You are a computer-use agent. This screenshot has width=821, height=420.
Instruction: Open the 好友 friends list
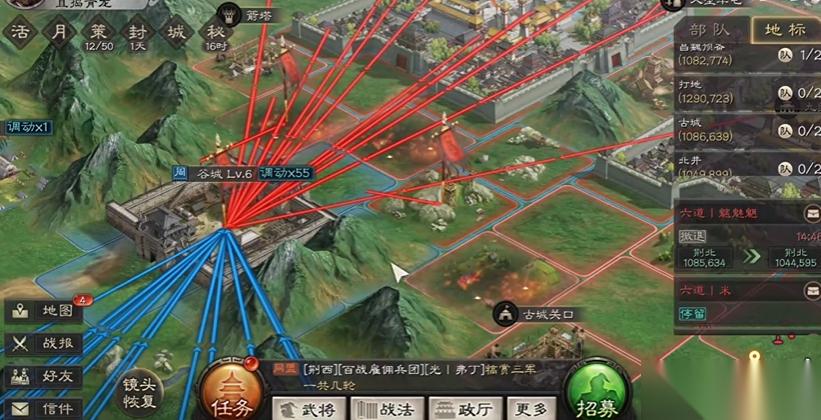(45, 376)
